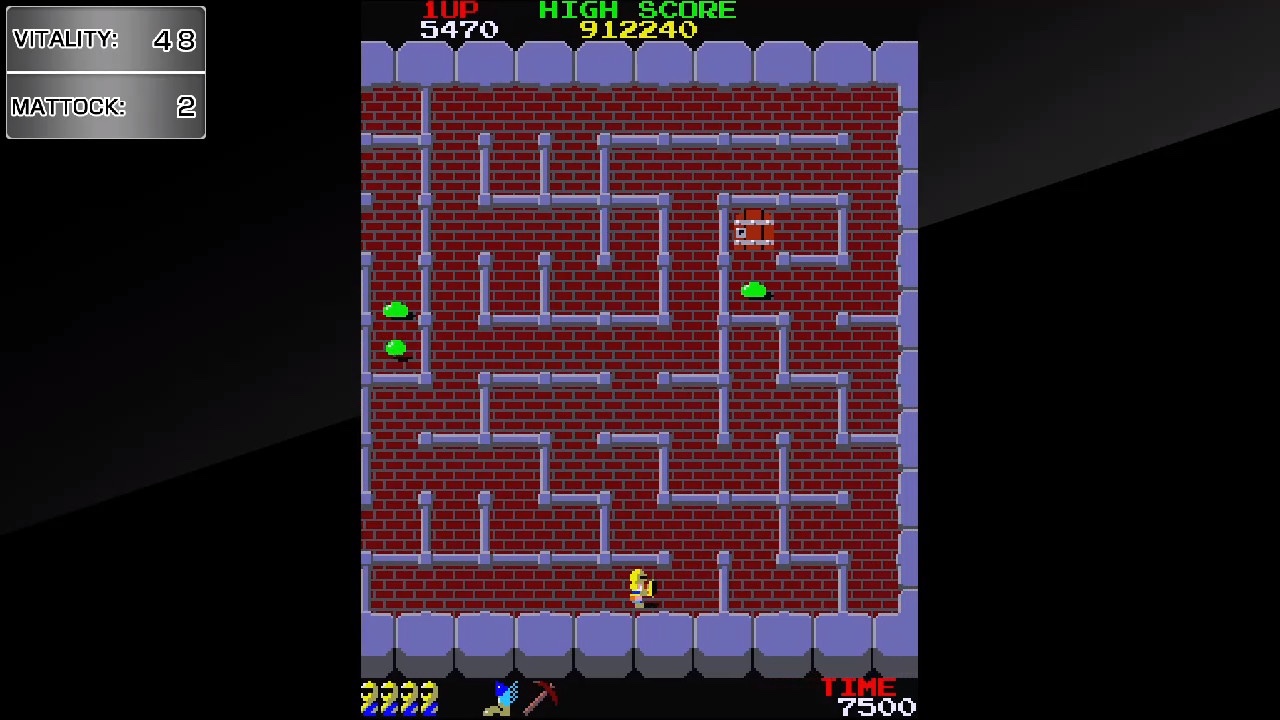This screenshot has height=720, width=1280.
Task: Click the score value 5470
Action: point(460,29)
